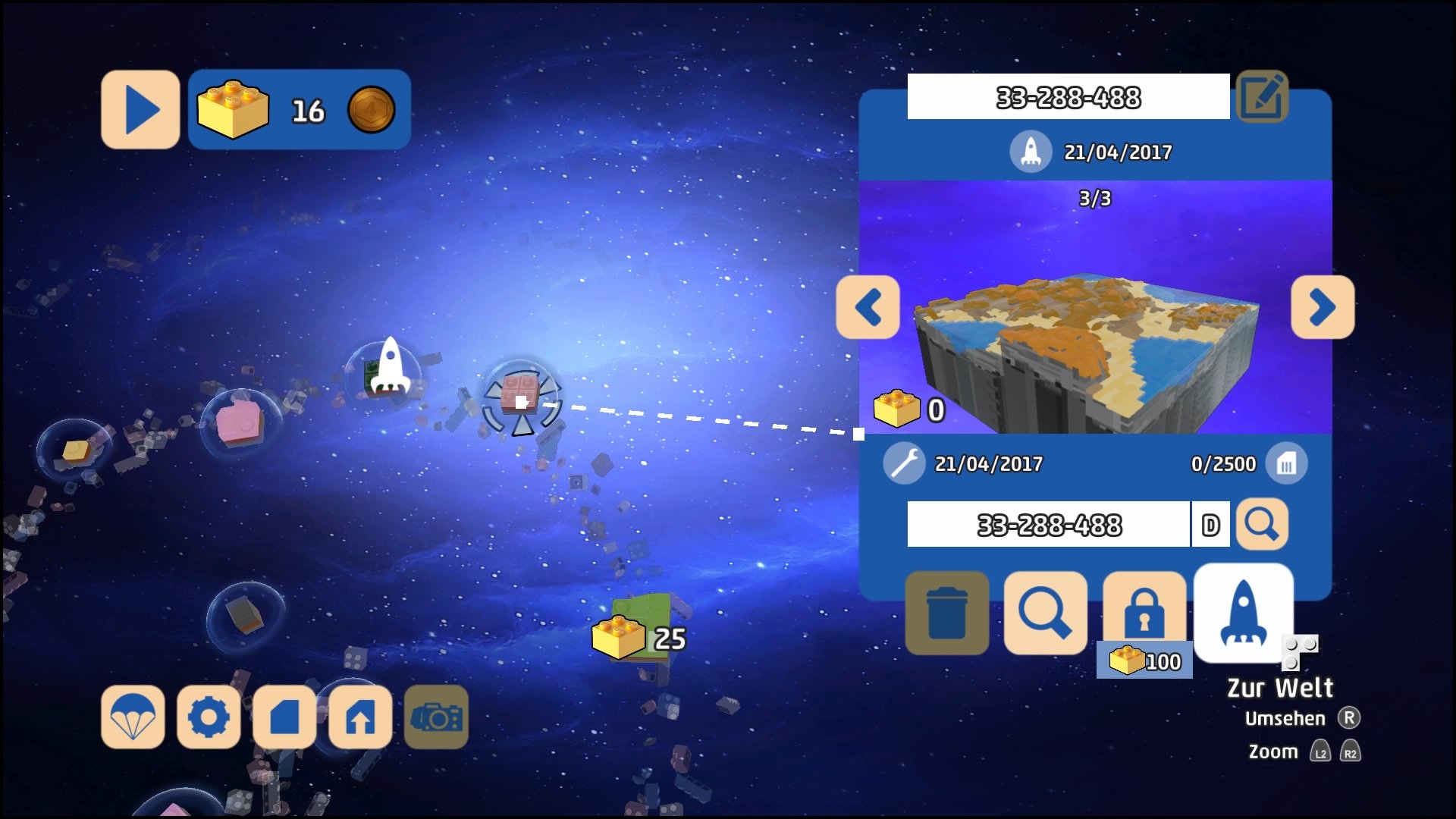Click the edit pencil next to world code
The width and height of the screenshot is (1456, 819).
click(1263, 97)
